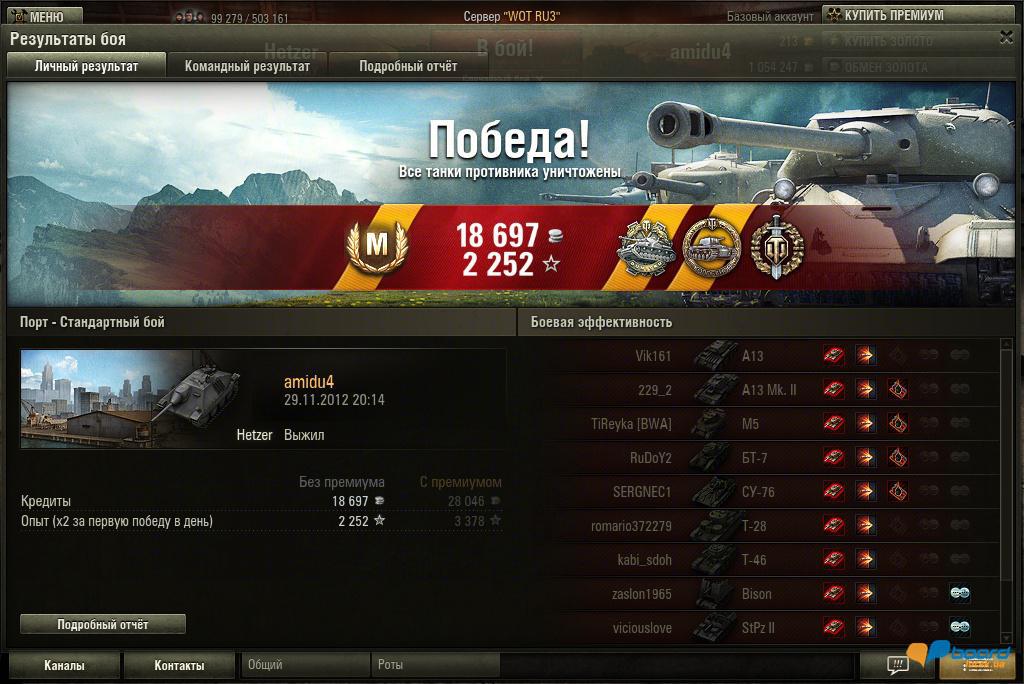
Task: Click the Подробный отчёт button below stats
Action: click(103, 624)
